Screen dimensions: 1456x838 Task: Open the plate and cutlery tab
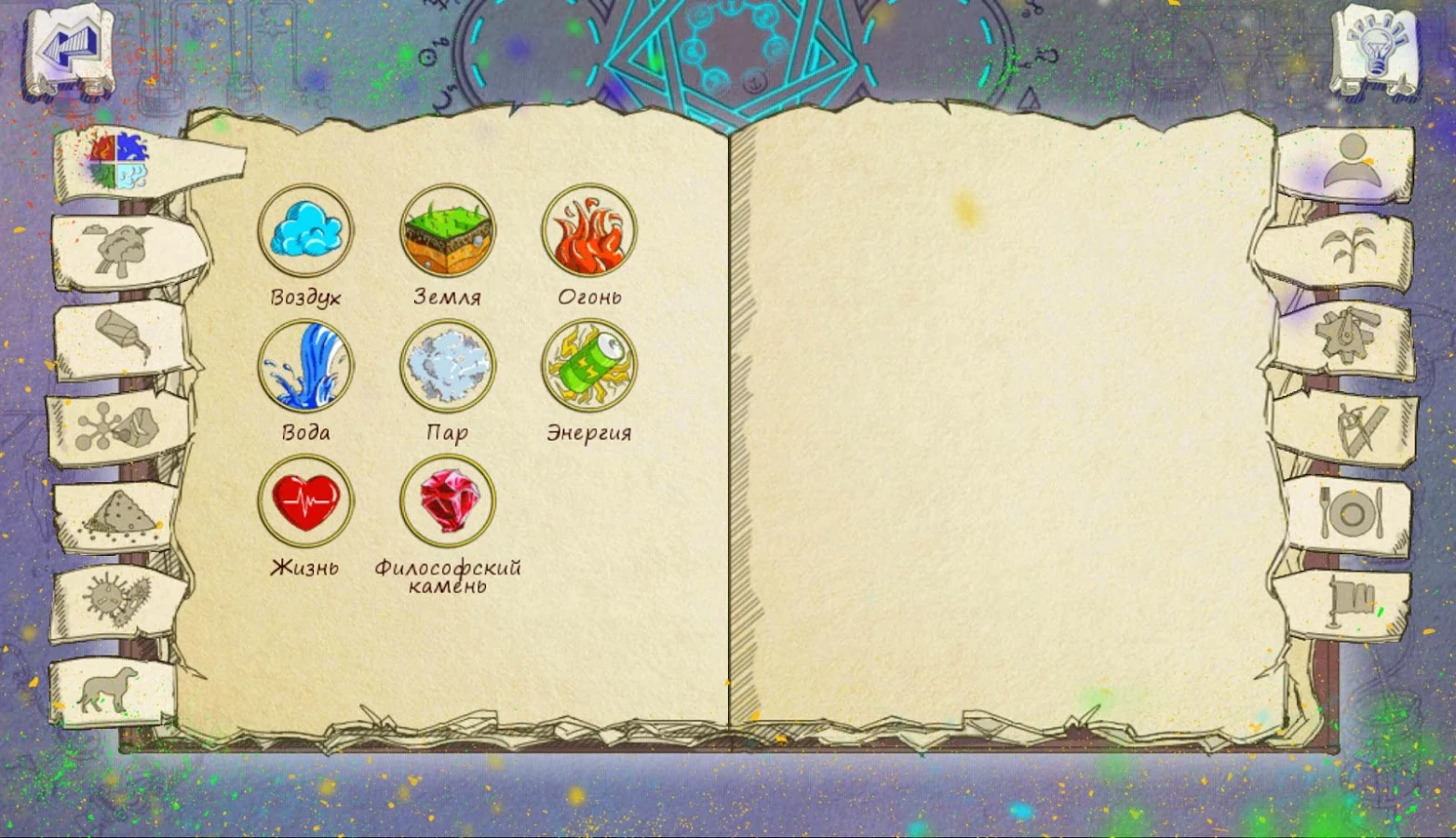click(x=1351, y=514)
